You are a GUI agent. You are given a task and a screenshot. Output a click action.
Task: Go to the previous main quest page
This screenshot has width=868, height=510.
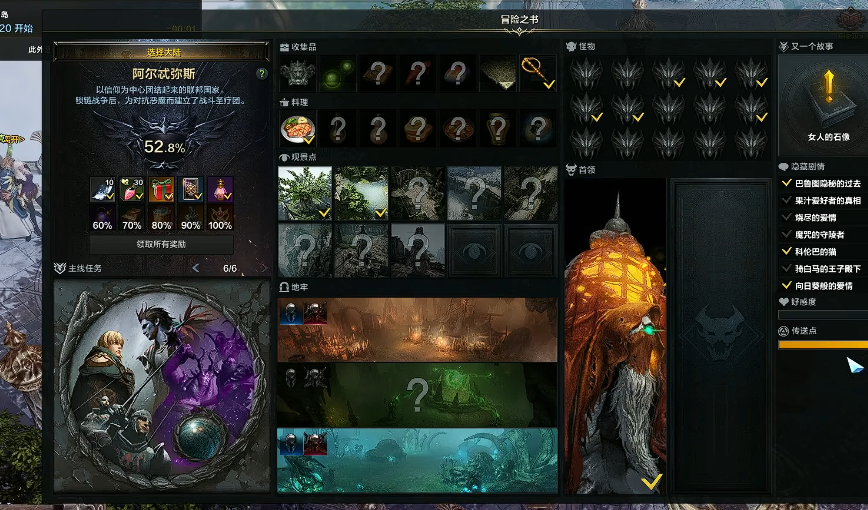coord(195,268)
